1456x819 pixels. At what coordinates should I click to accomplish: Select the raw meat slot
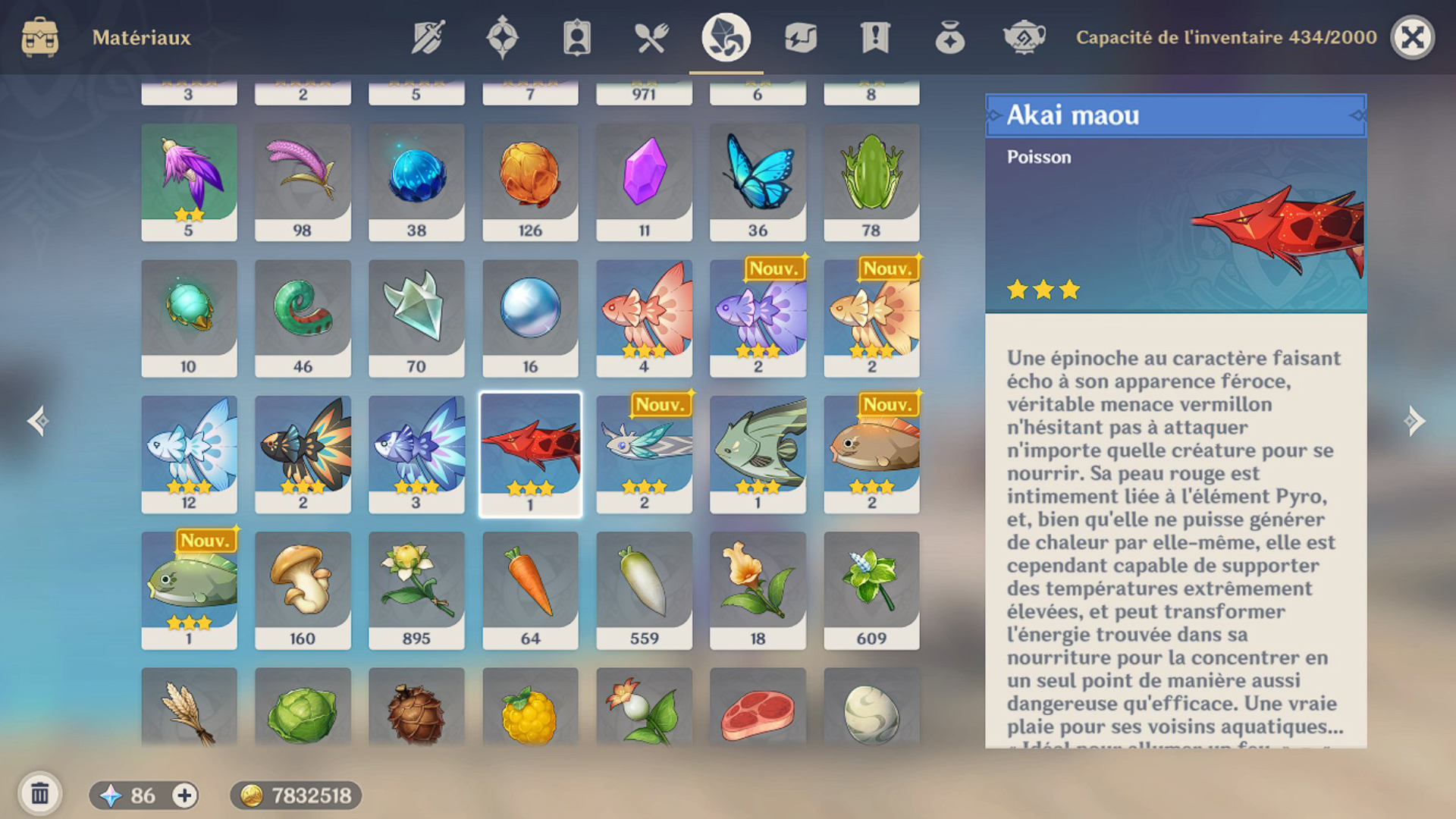(758, 709)
